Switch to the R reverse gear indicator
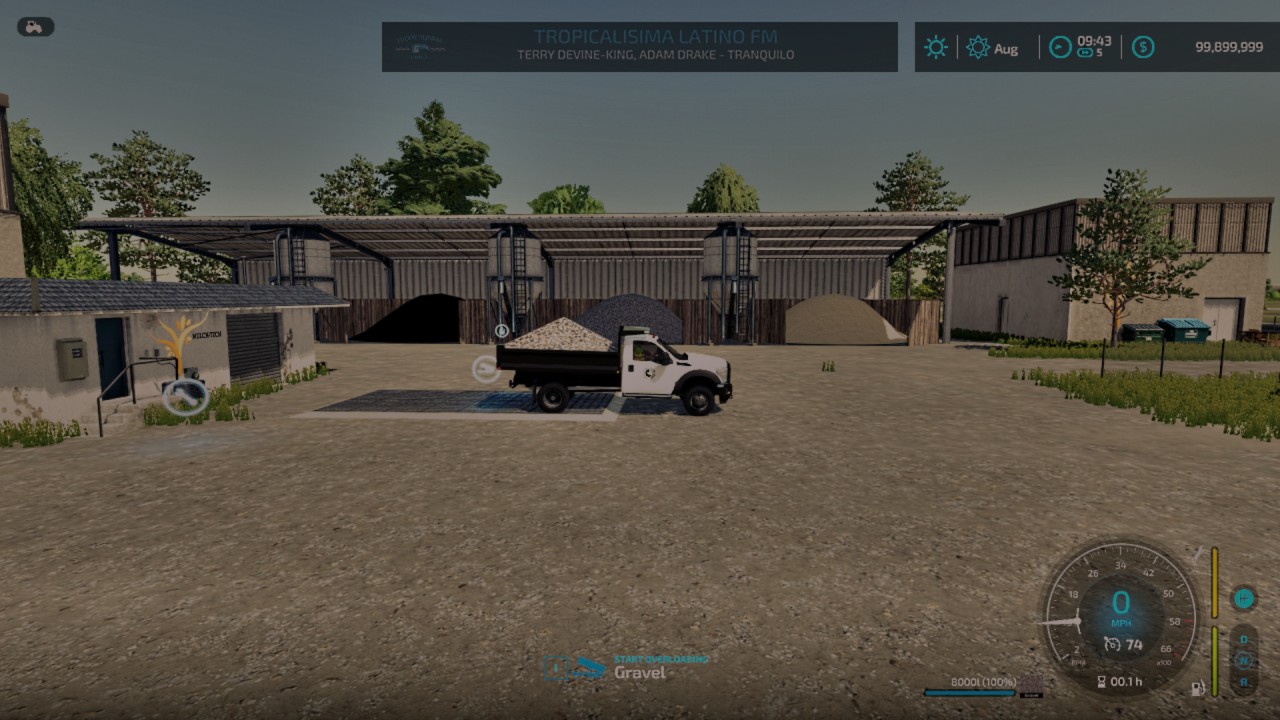Screen dimensions: 1280x720 [x=1244, y=682]
